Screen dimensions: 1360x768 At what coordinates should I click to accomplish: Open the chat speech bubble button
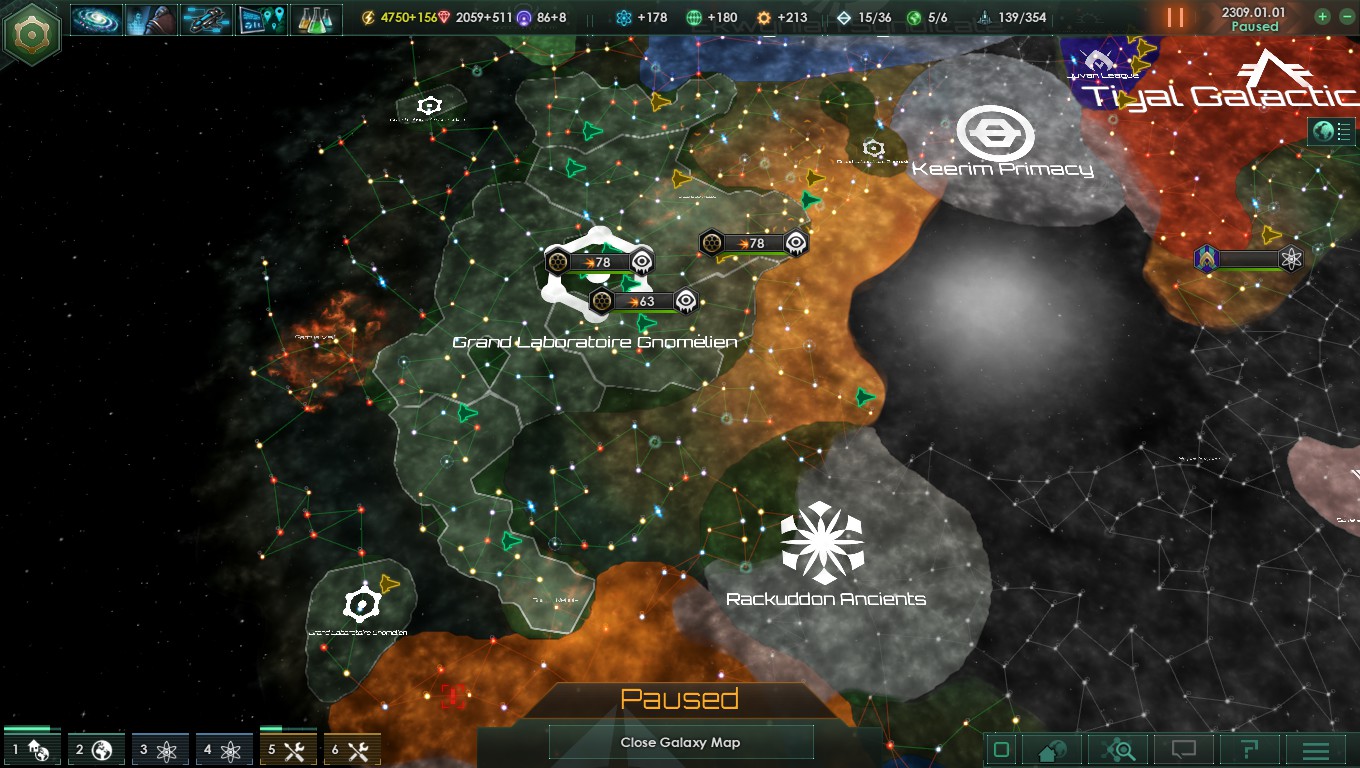click(x=1184, y=750)
